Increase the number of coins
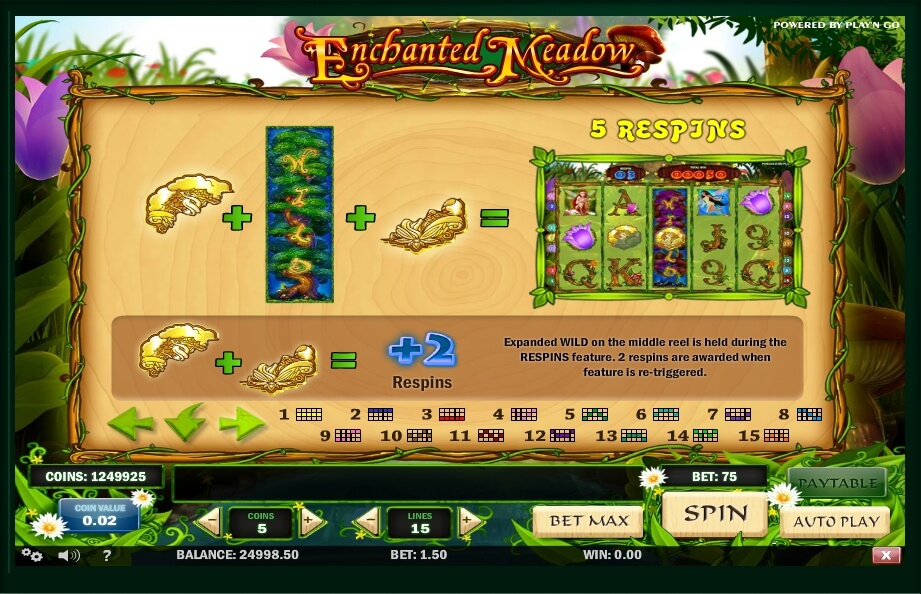The height and width of the screenshot is (594, 921). (x=311, y=521)
